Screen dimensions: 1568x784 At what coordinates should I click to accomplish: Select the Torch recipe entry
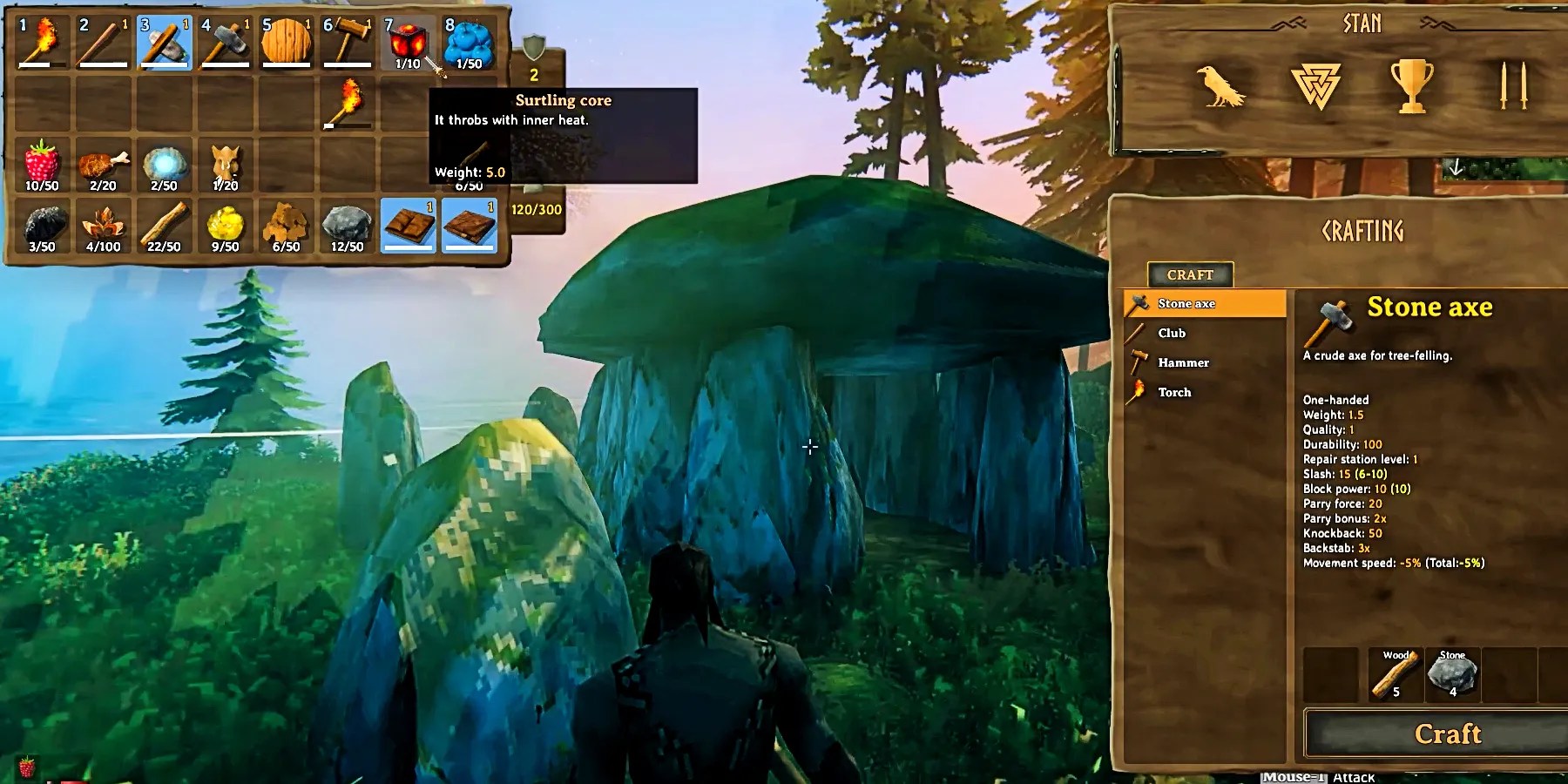click(1173, 392)
